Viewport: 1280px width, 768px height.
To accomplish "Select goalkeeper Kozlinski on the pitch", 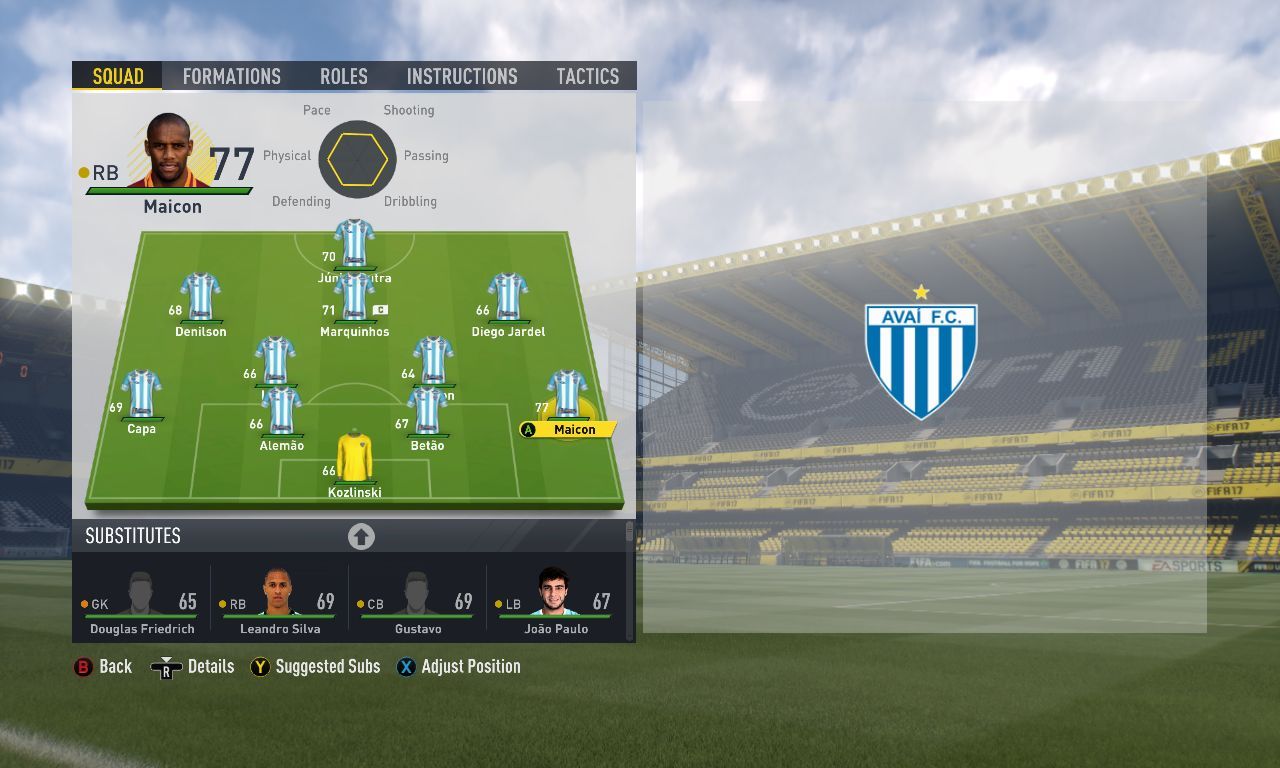I will [354, 458].
